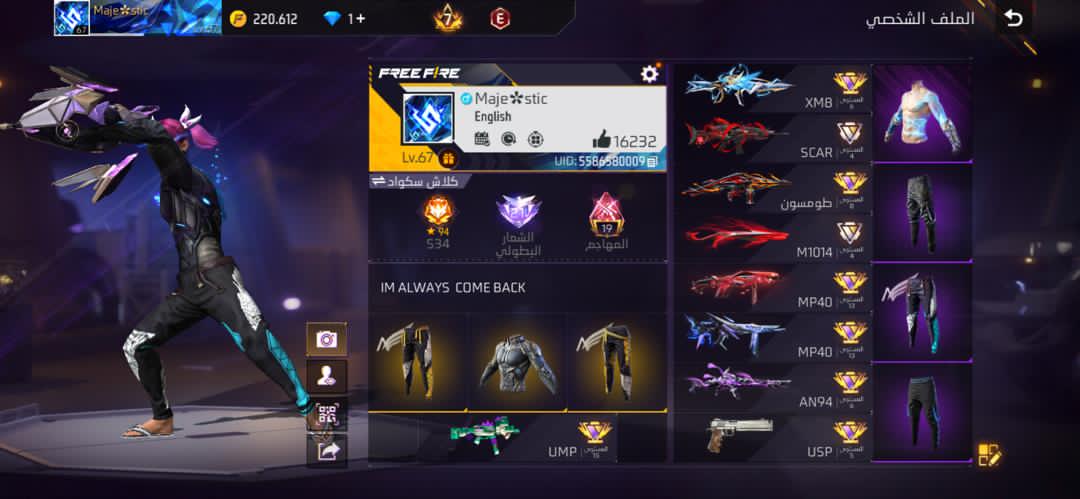Select the XM8 weapon skin row
The width and height of the screenshot is (1080, 499).
[x=770, y=87]
